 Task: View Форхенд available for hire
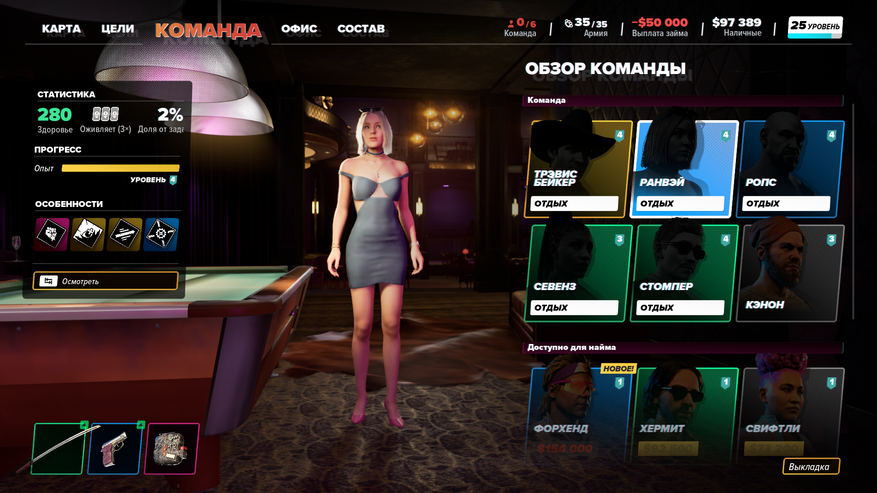pos(580,412)
